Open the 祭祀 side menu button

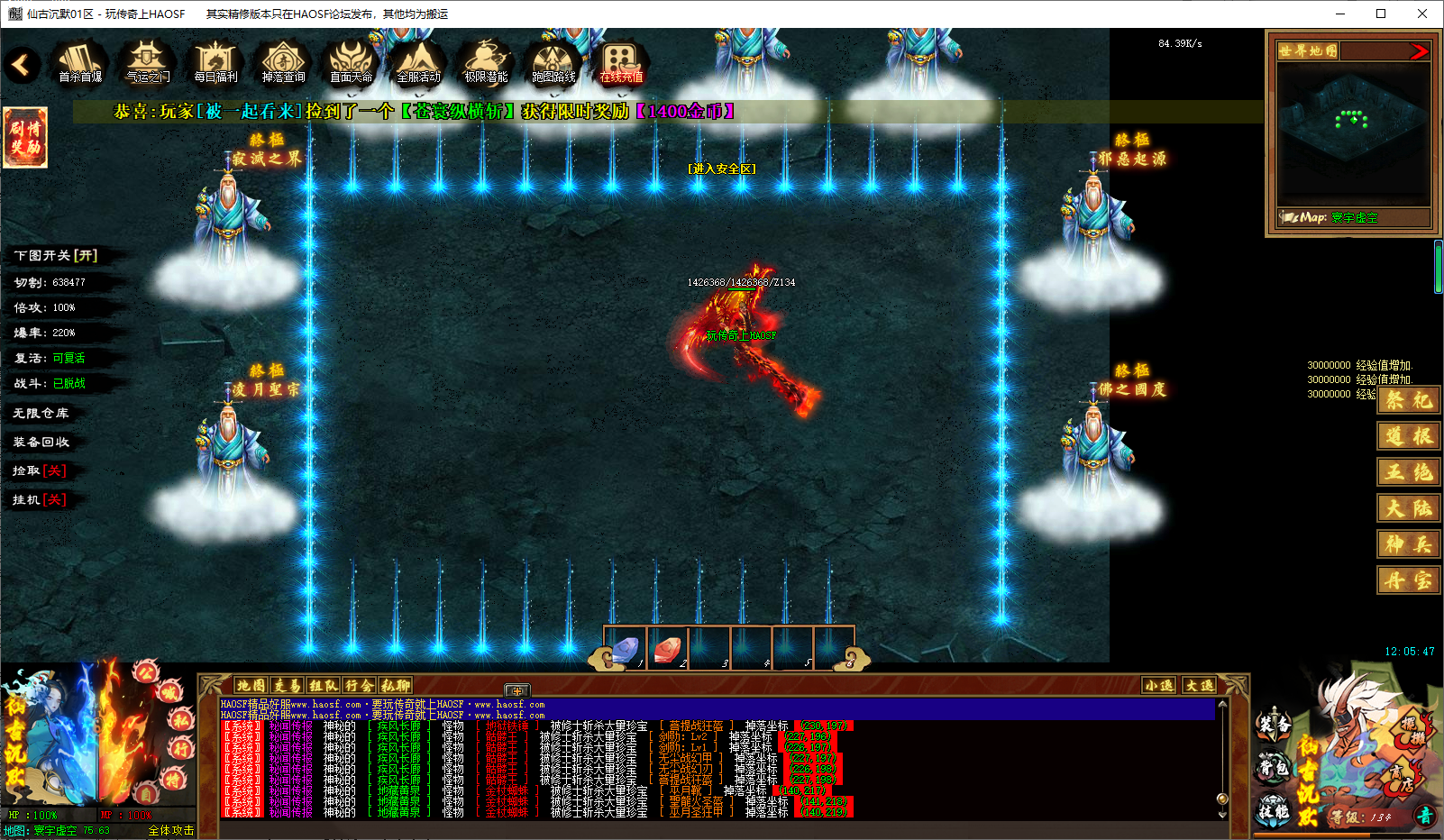click(1408, 400)
